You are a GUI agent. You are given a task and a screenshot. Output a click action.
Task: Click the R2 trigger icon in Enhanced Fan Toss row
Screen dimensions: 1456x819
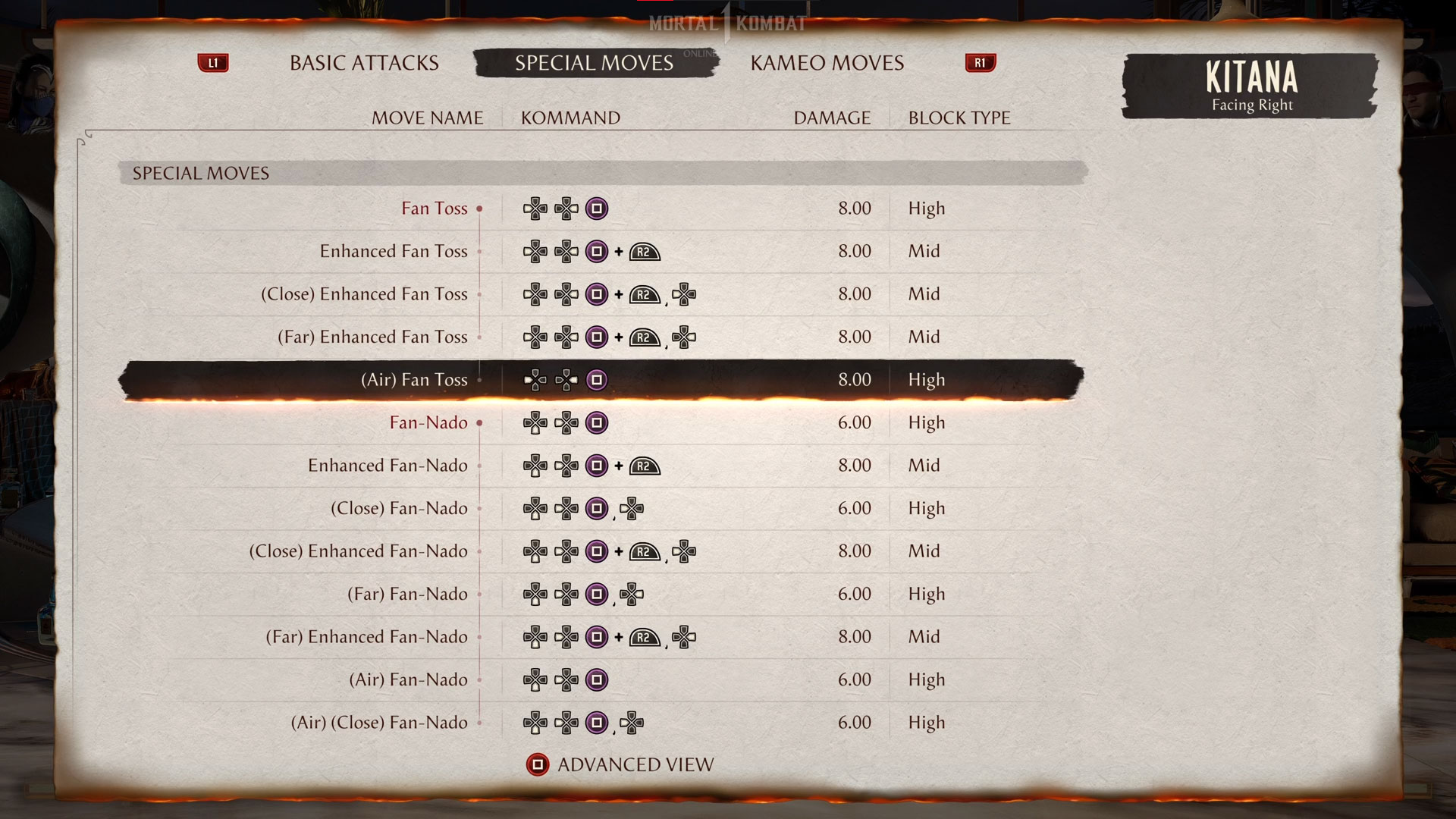[x=644, y=251]
